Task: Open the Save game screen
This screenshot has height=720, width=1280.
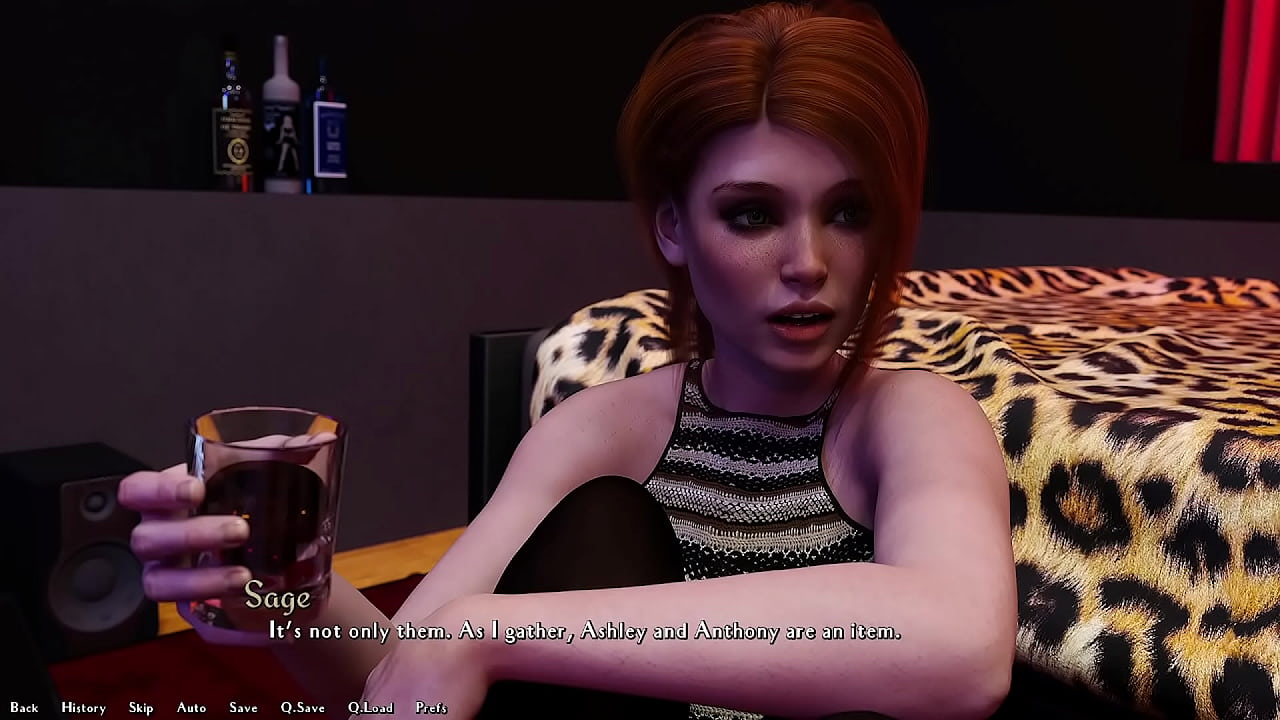Action: pos(242,707)
